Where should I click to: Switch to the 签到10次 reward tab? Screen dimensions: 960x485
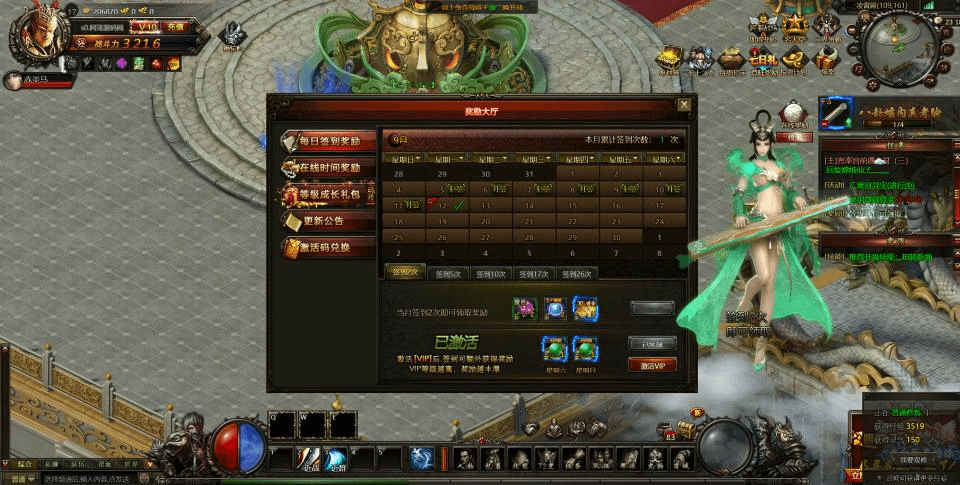coord(490,273)
